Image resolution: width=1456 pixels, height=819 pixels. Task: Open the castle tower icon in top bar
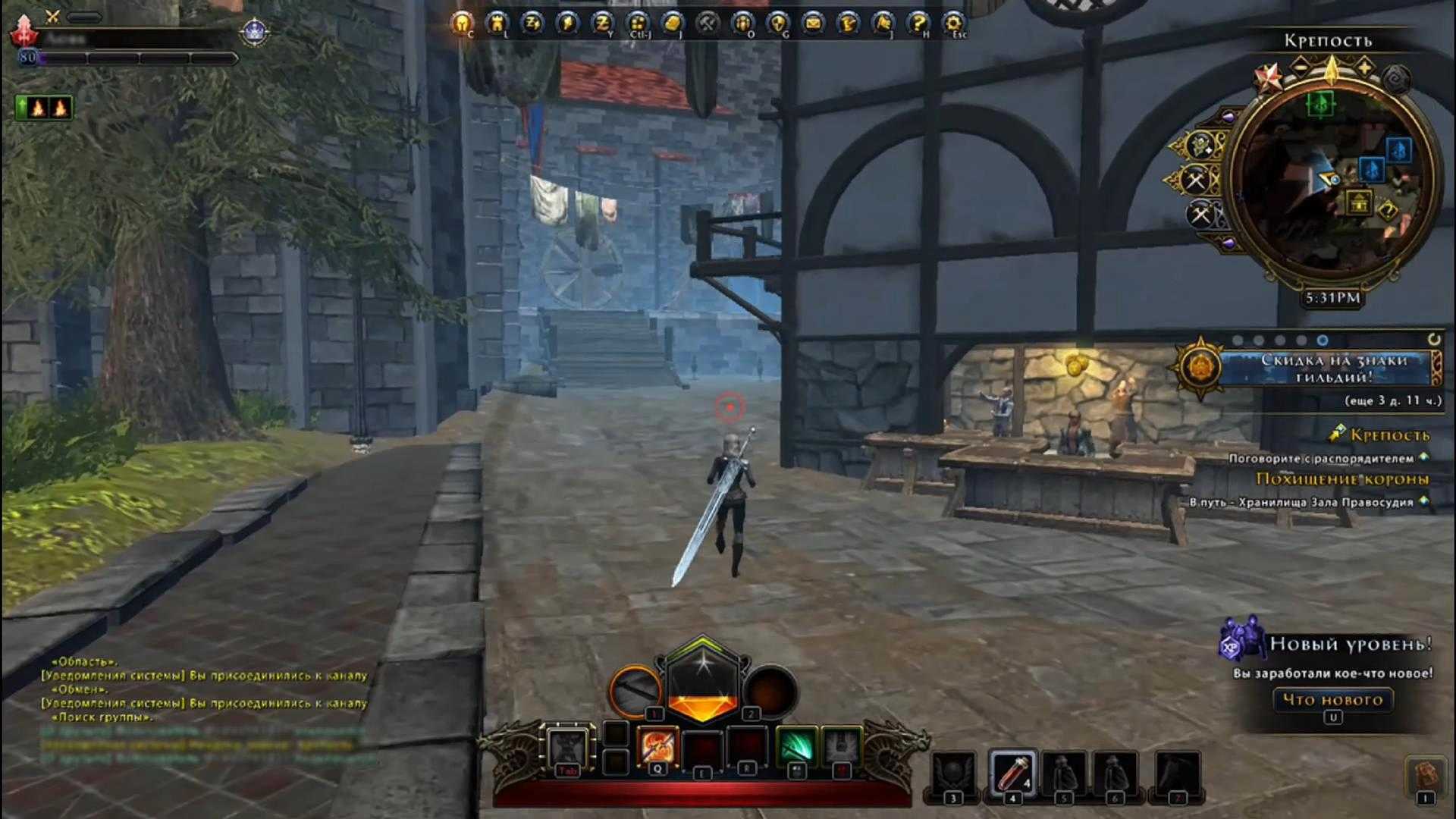tap(496, 24)
